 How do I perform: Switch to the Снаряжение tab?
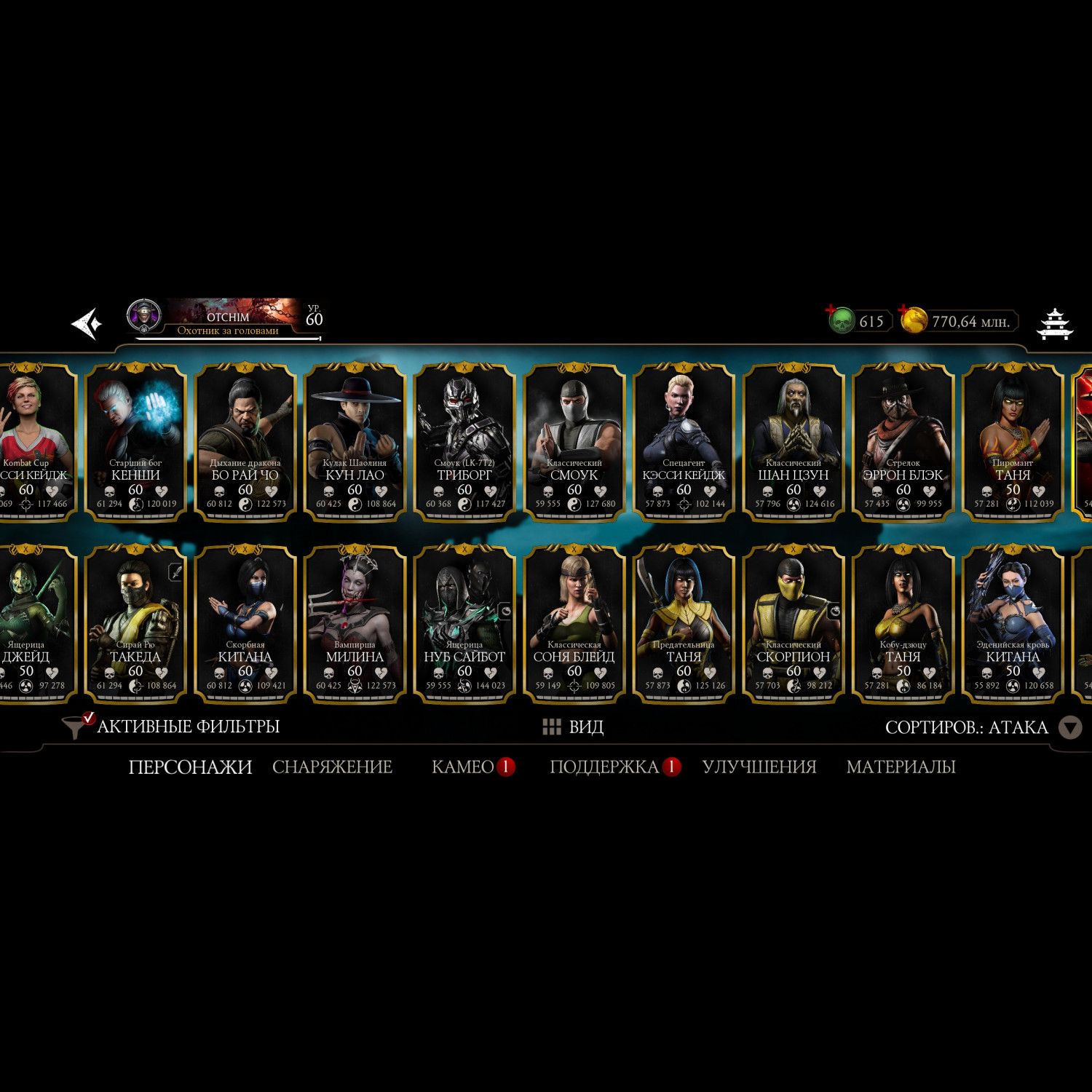pyautogui.click(x=332, y=767)
